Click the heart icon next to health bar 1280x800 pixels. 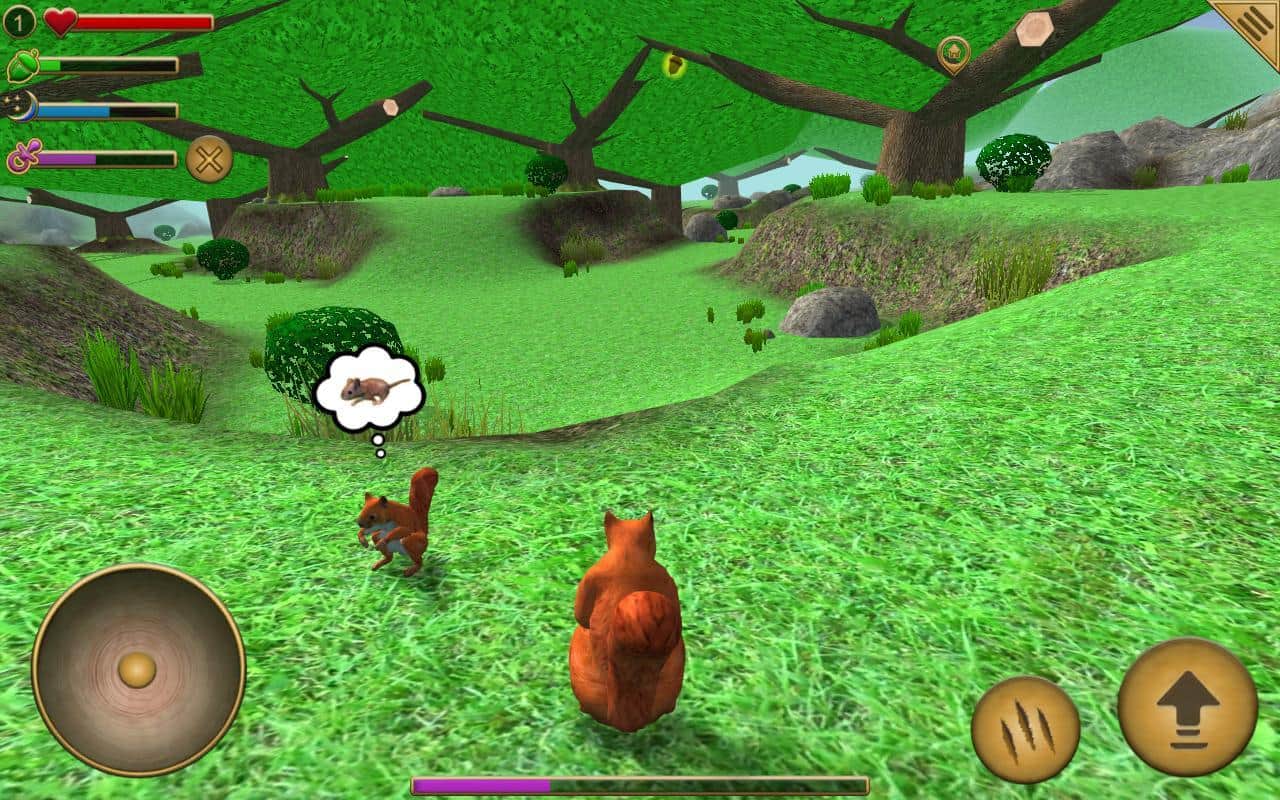(59, 21)
